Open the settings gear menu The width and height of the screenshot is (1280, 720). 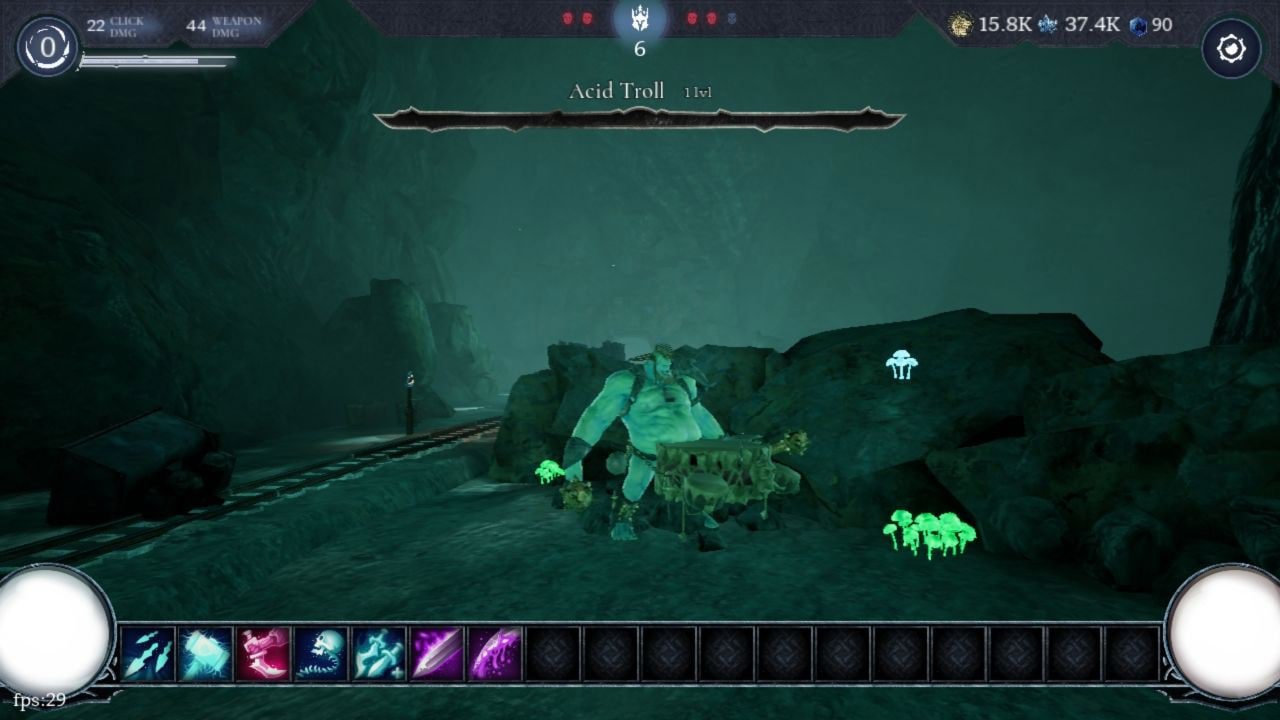[x=1231, y=49]
